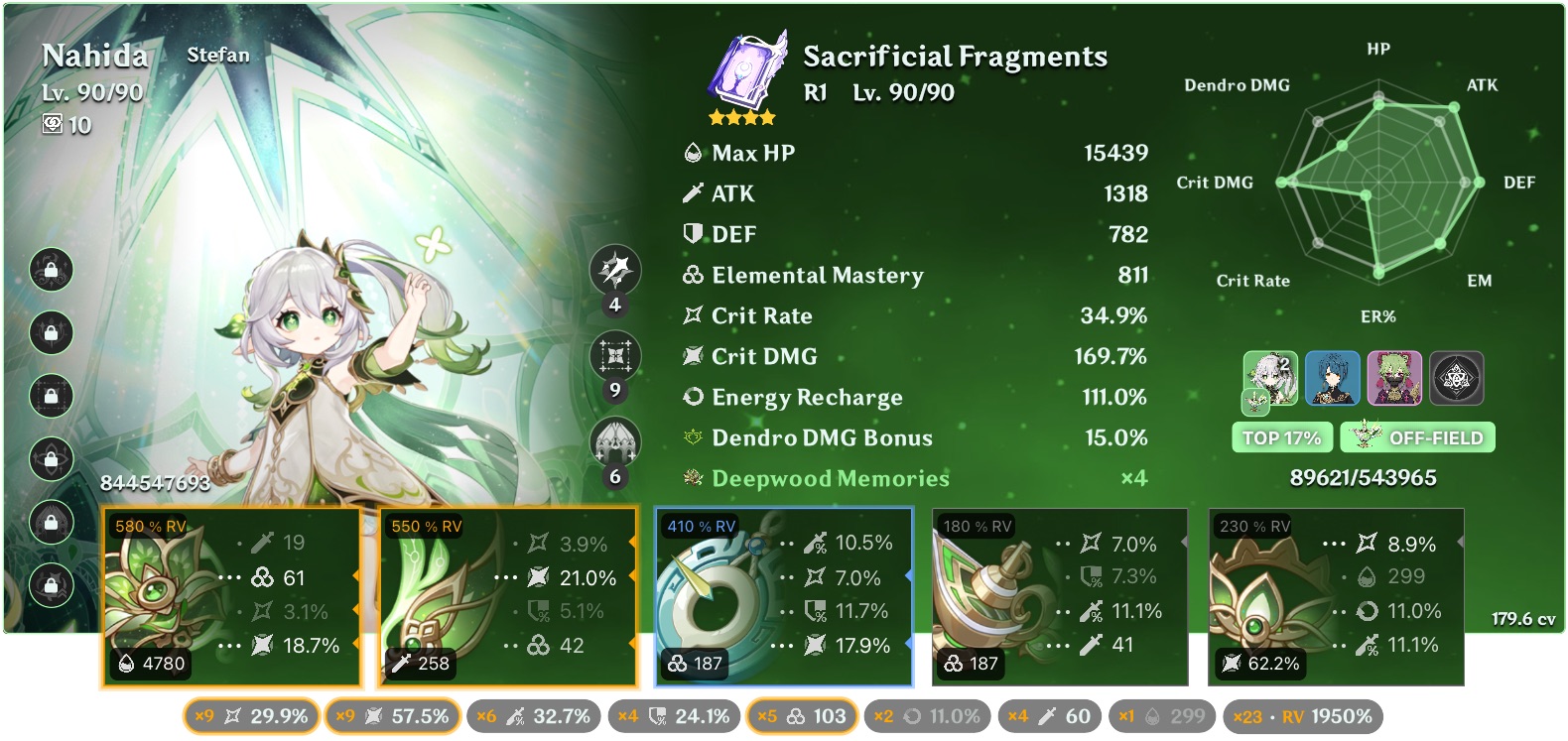Click the TOP 17% ranking badge
The height and width of the screenshot is (741, 1568).
[x=1282, y=436]
